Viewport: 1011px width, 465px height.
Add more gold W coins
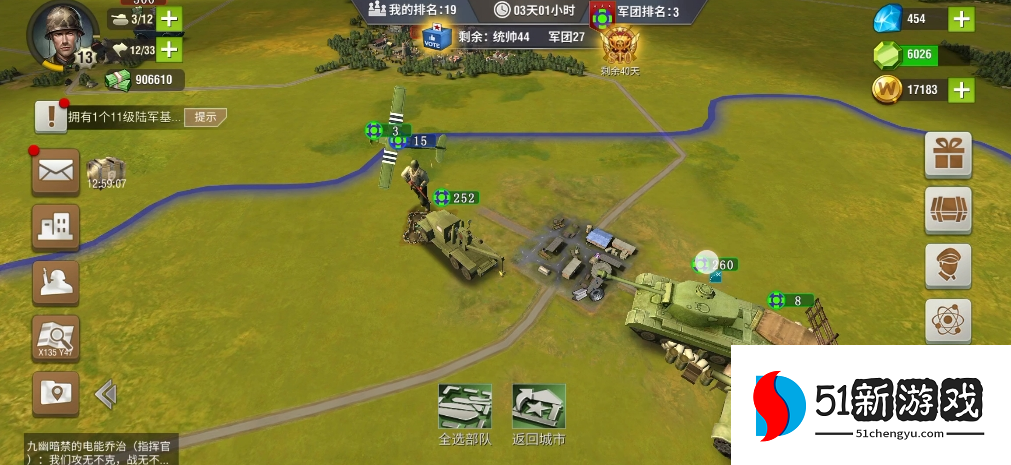(961, 90)
